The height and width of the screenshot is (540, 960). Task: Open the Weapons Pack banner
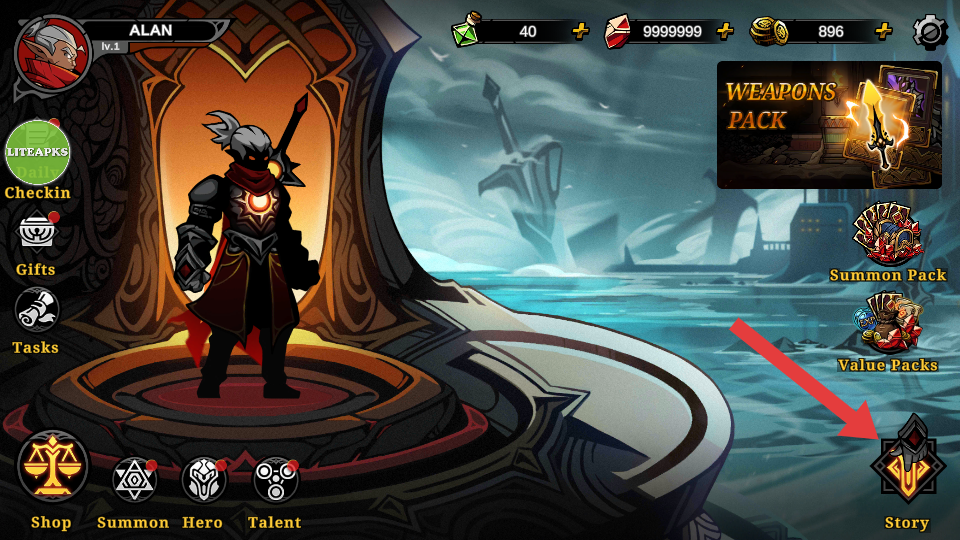tap(829, 125)
